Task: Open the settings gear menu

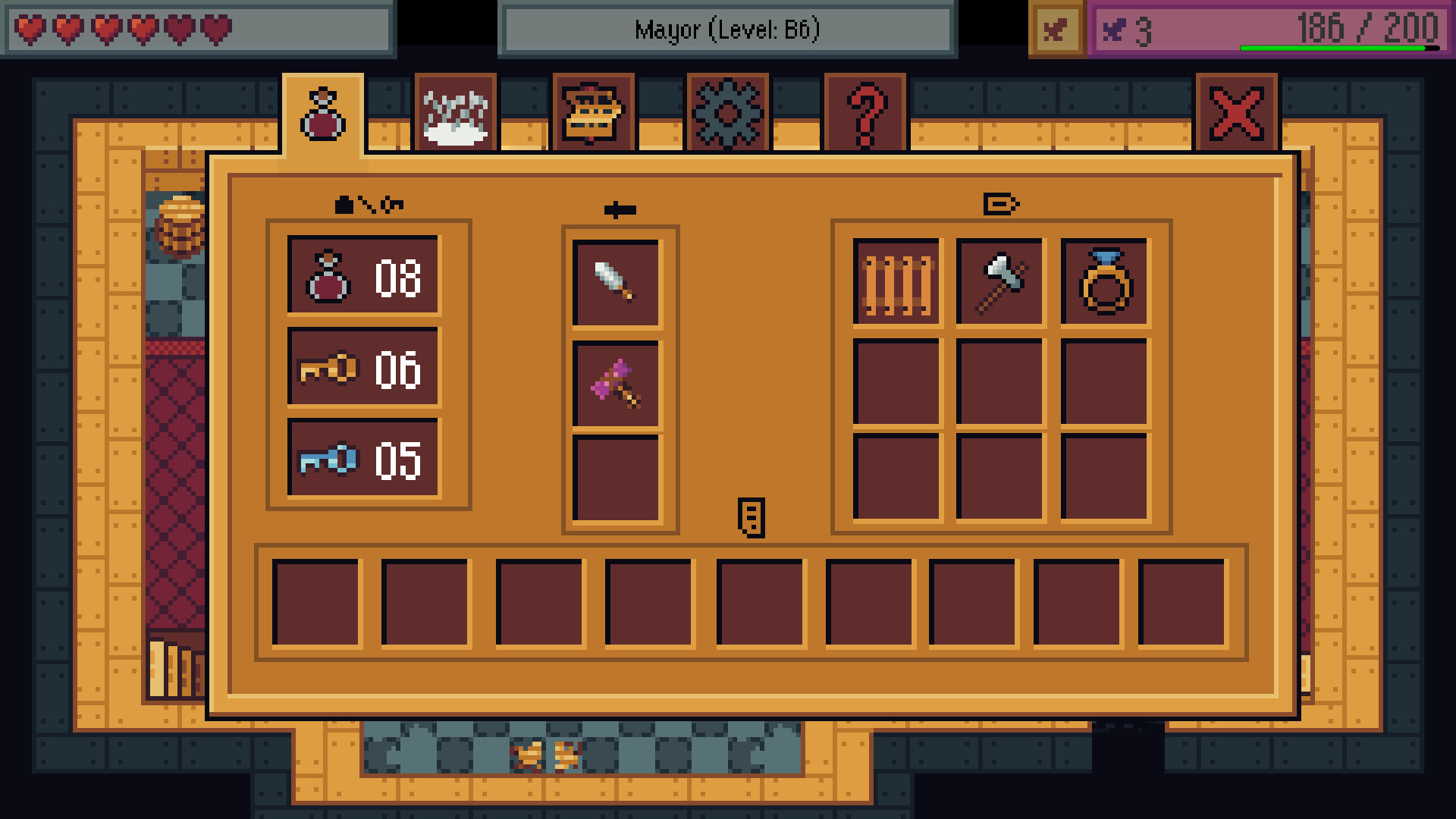Action: coord(729,112)
